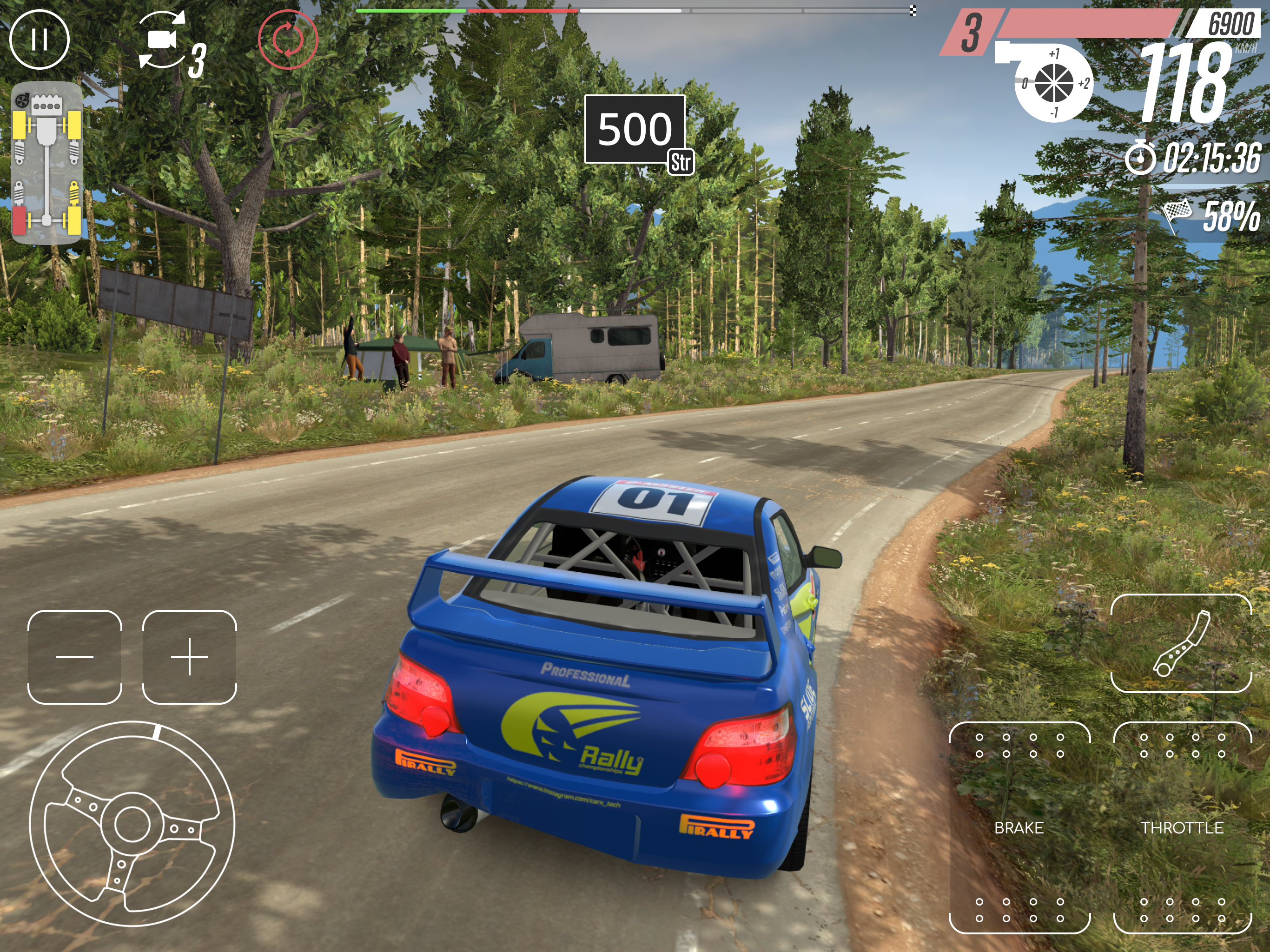Screen dimensions: 1270x952
Task: Pull the handbrake lever
Action: coord(1181,643)
